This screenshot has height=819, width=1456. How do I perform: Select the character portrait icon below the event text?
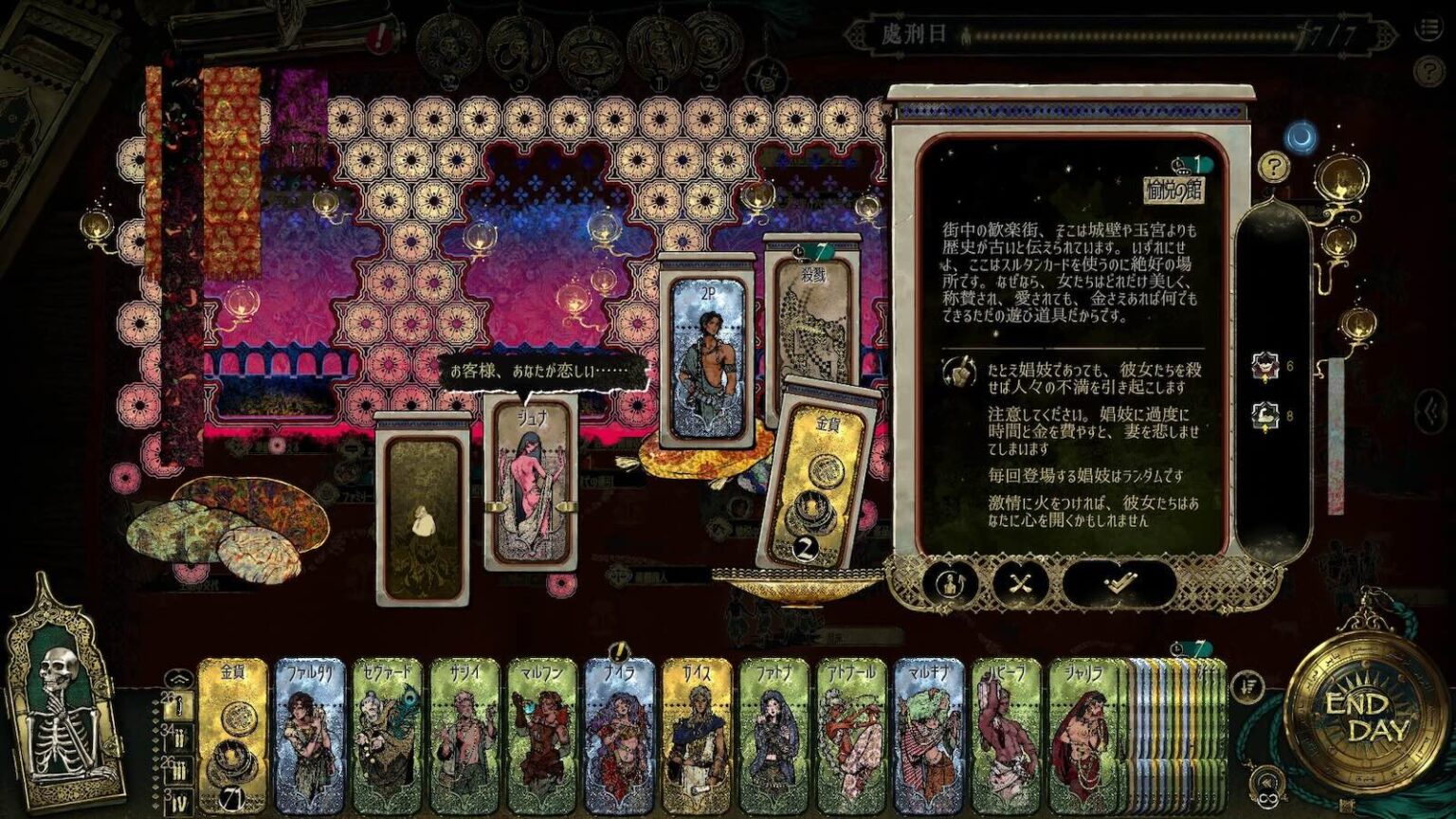pyautogui.click(x=949, y=581)
